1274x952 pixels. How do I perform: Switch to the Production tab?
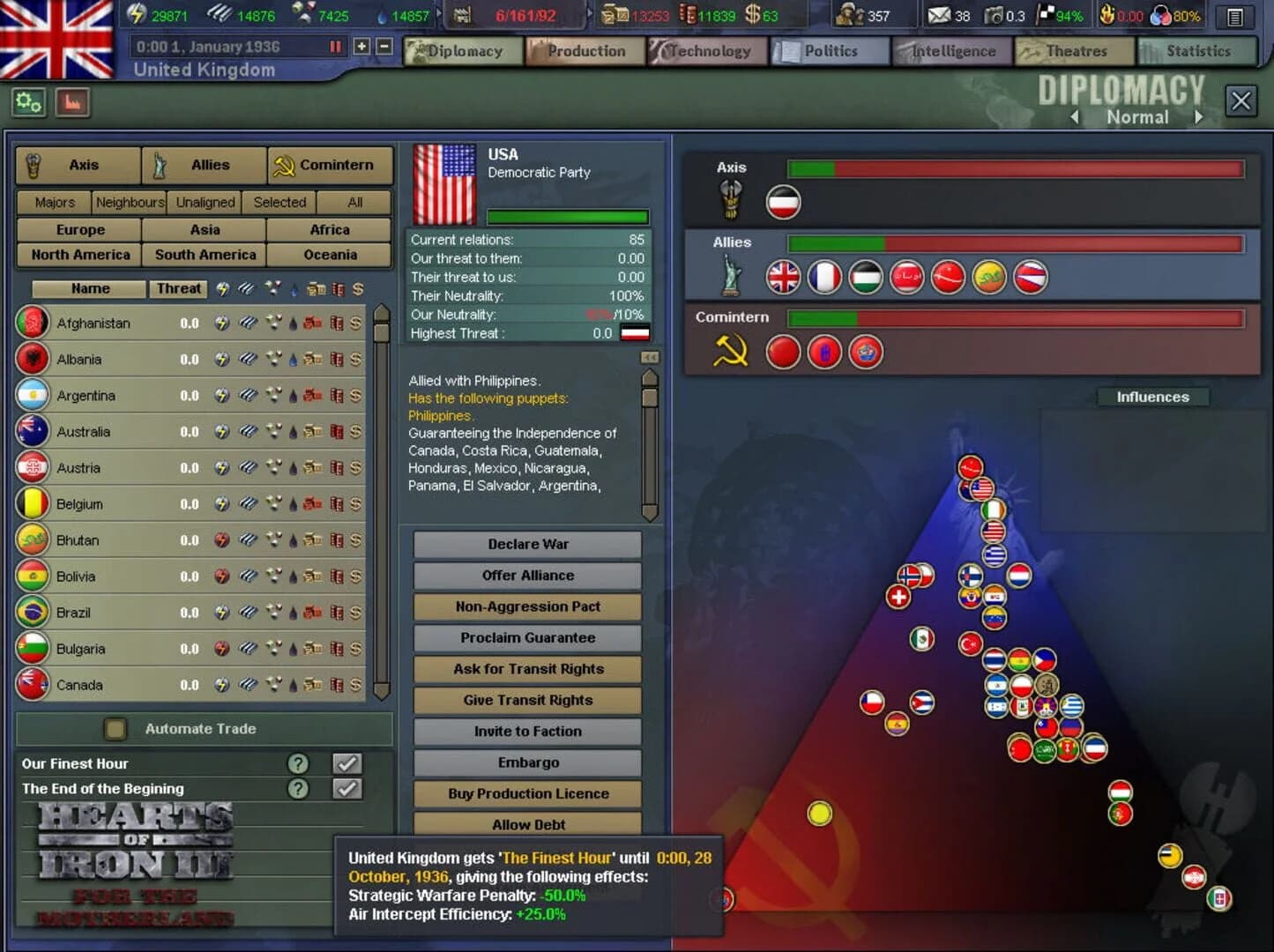pos(585,51)
